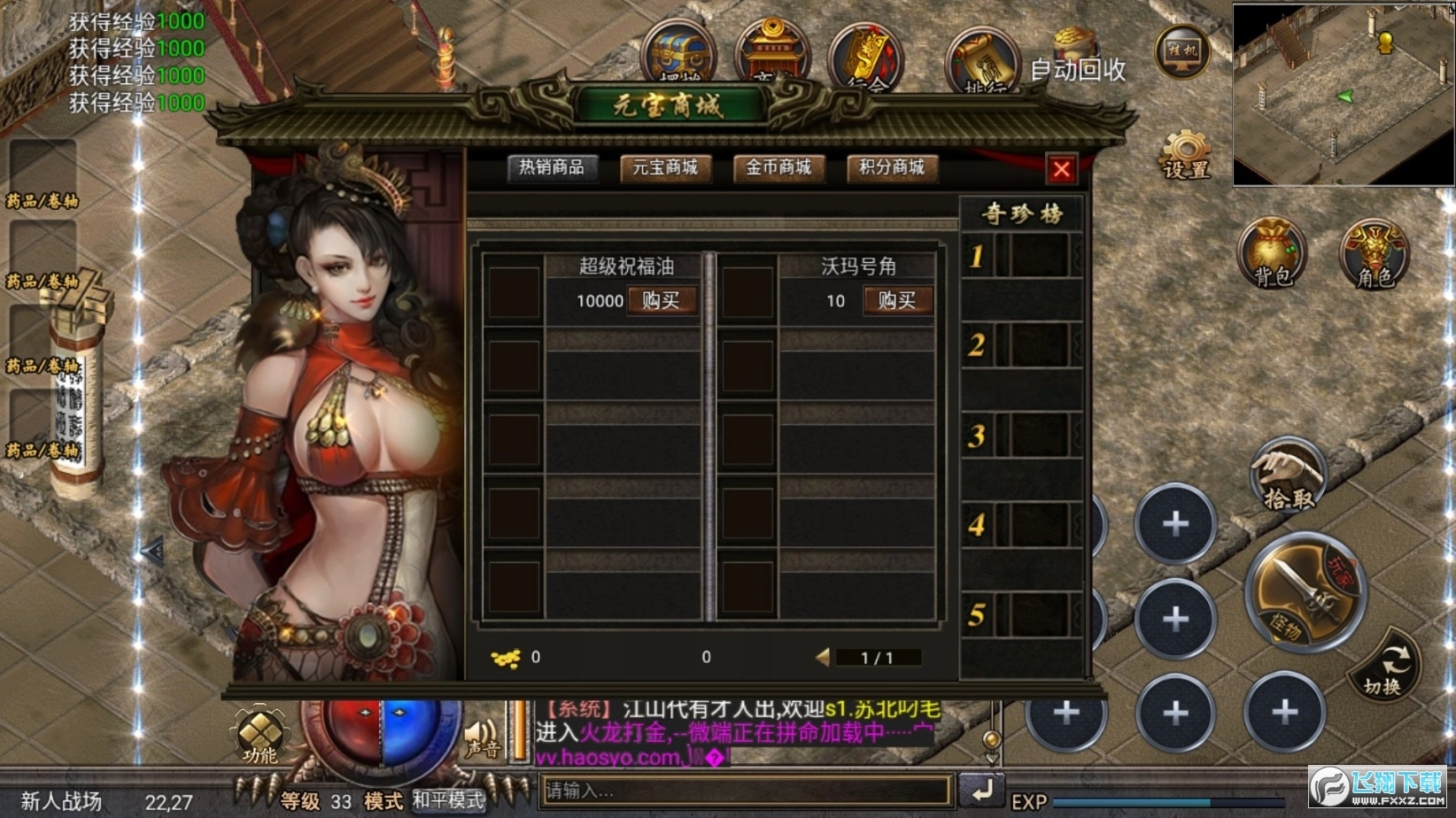The image size is (1456, 818).
Task: Switch to the 金币商城 gold shop tab
Action: [x=778, y=169]
